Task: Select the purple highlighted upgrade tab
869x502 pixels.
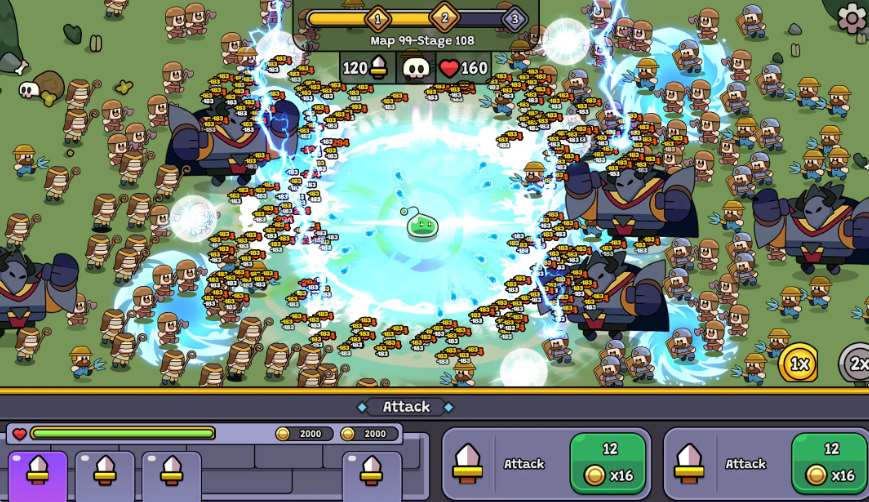Action: point(38,475)
